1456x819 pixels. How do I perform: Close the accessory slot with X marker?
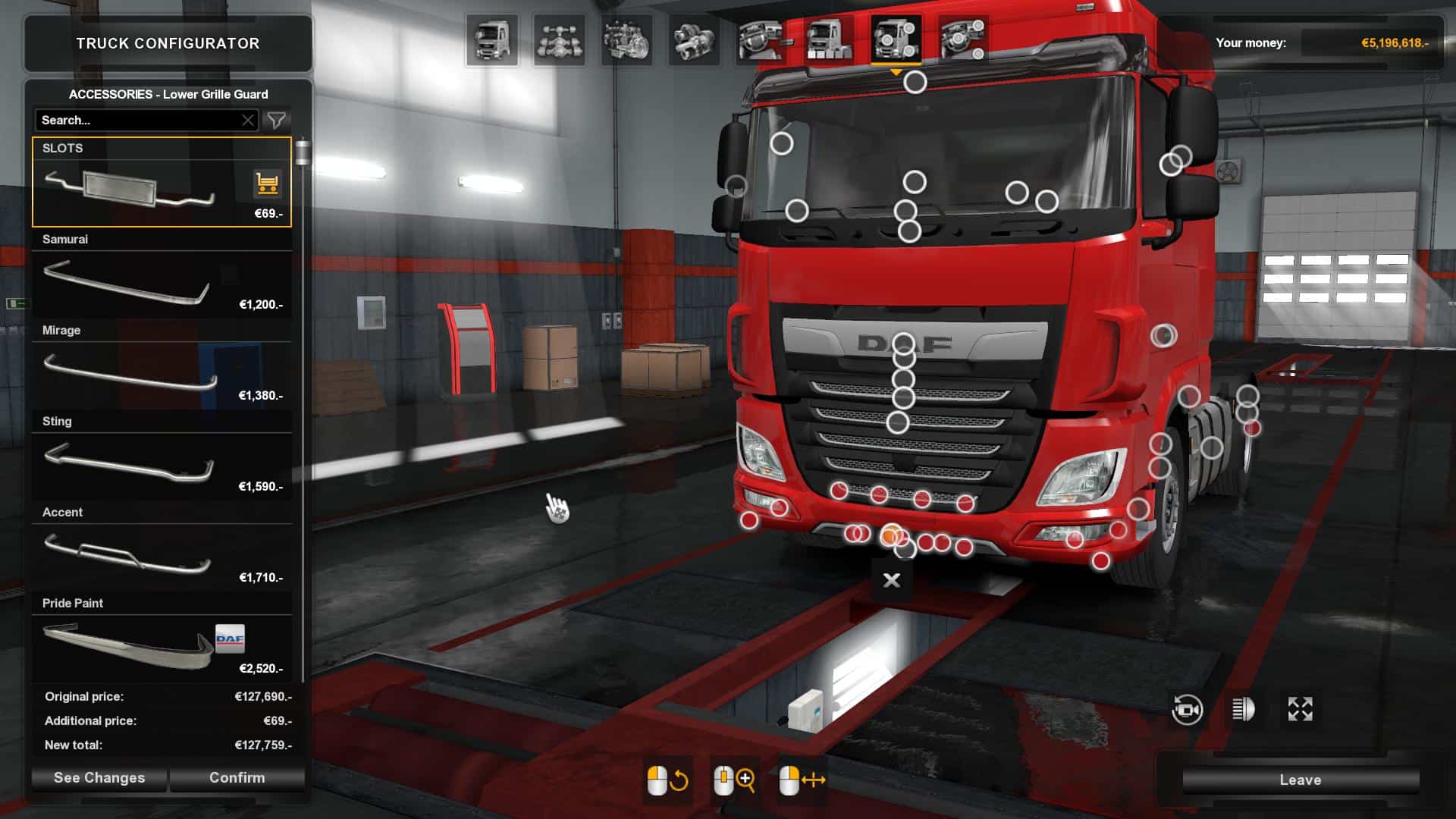(x=892, y=580)
